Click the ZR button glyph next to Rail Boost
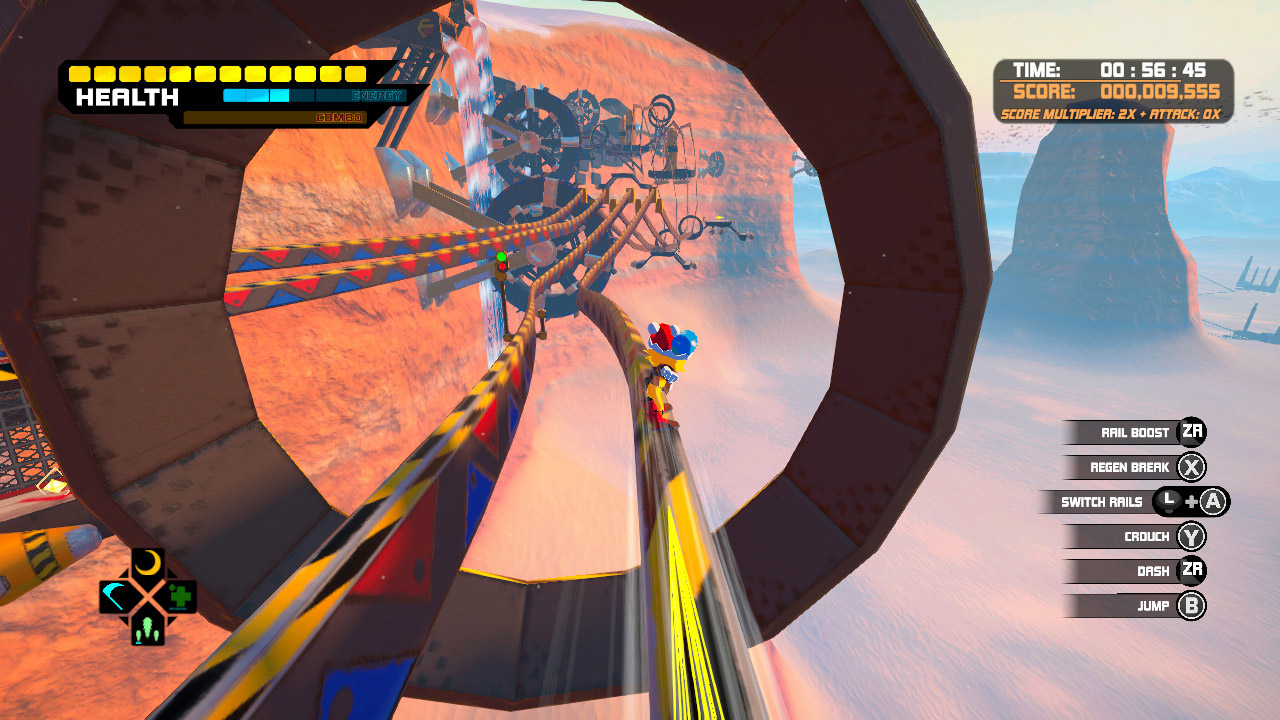 coord(1193,432)
